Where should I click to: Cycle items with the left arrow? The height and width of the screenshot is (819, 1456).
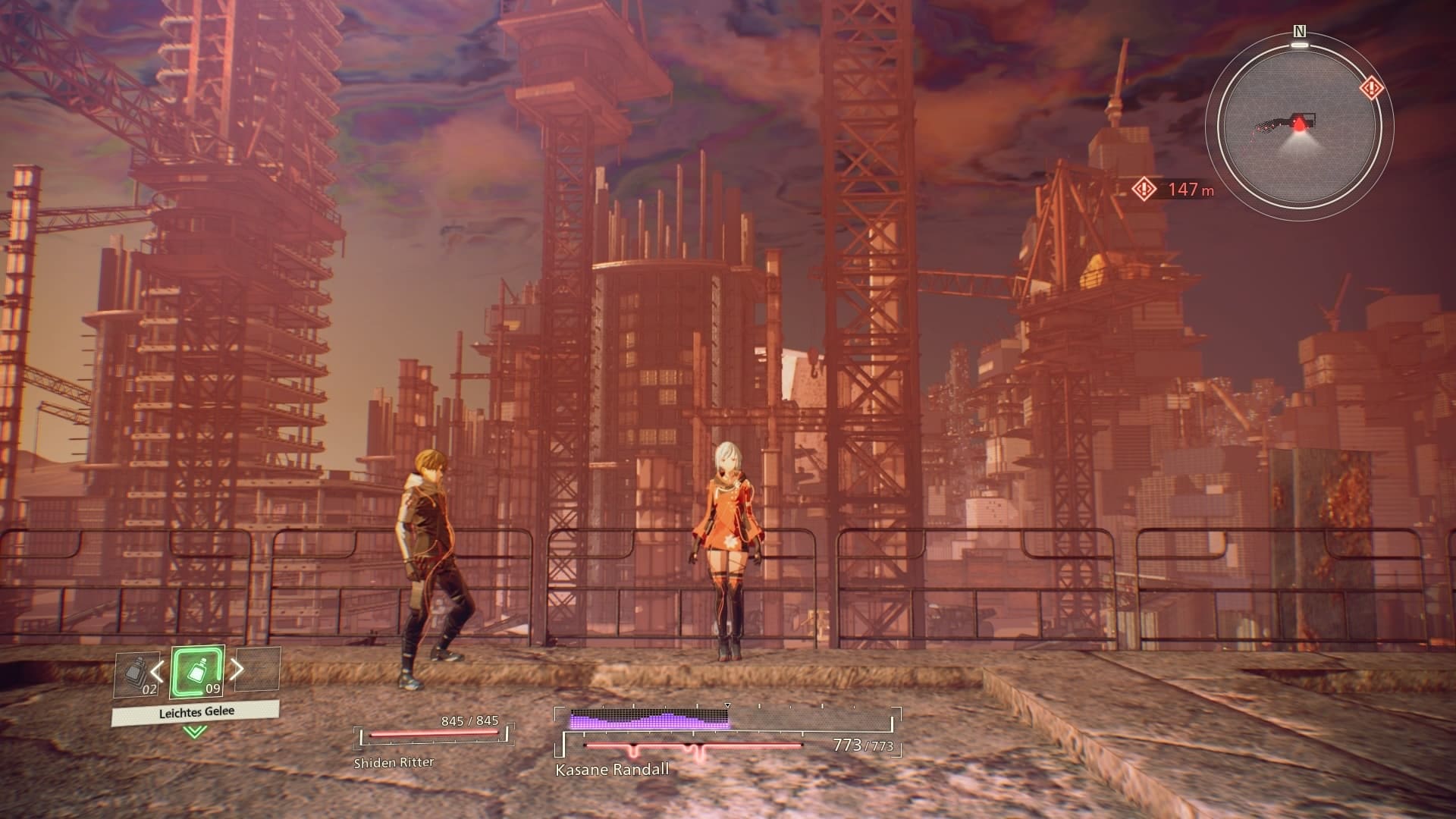point(157,670)
